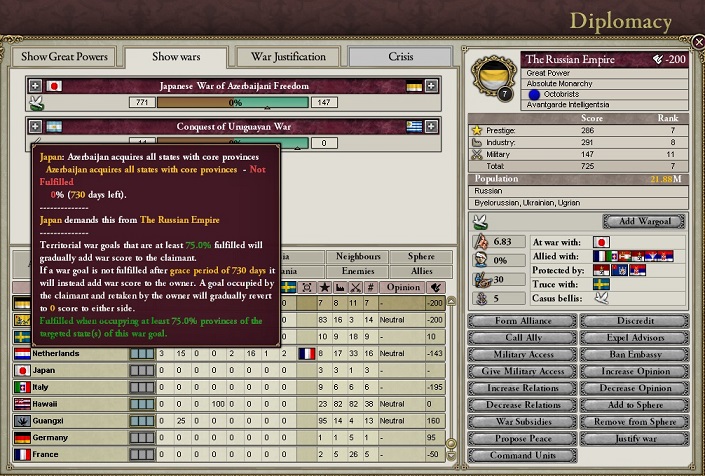Viewport: 705px width, 476px height.
Task: Open the War Justification tab
Action: (288, 57)
